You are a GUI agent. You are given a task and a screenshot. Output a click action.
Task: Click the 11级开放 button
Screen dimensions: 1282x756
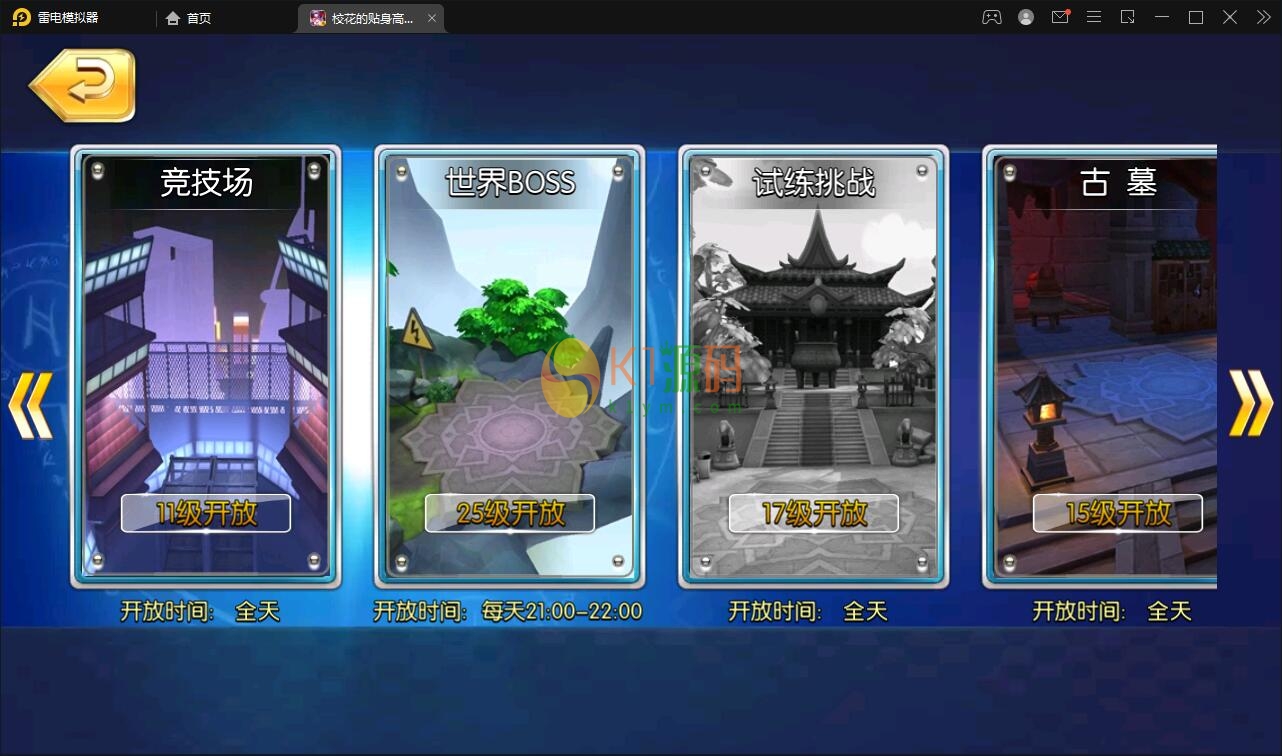tap(206, 514)
